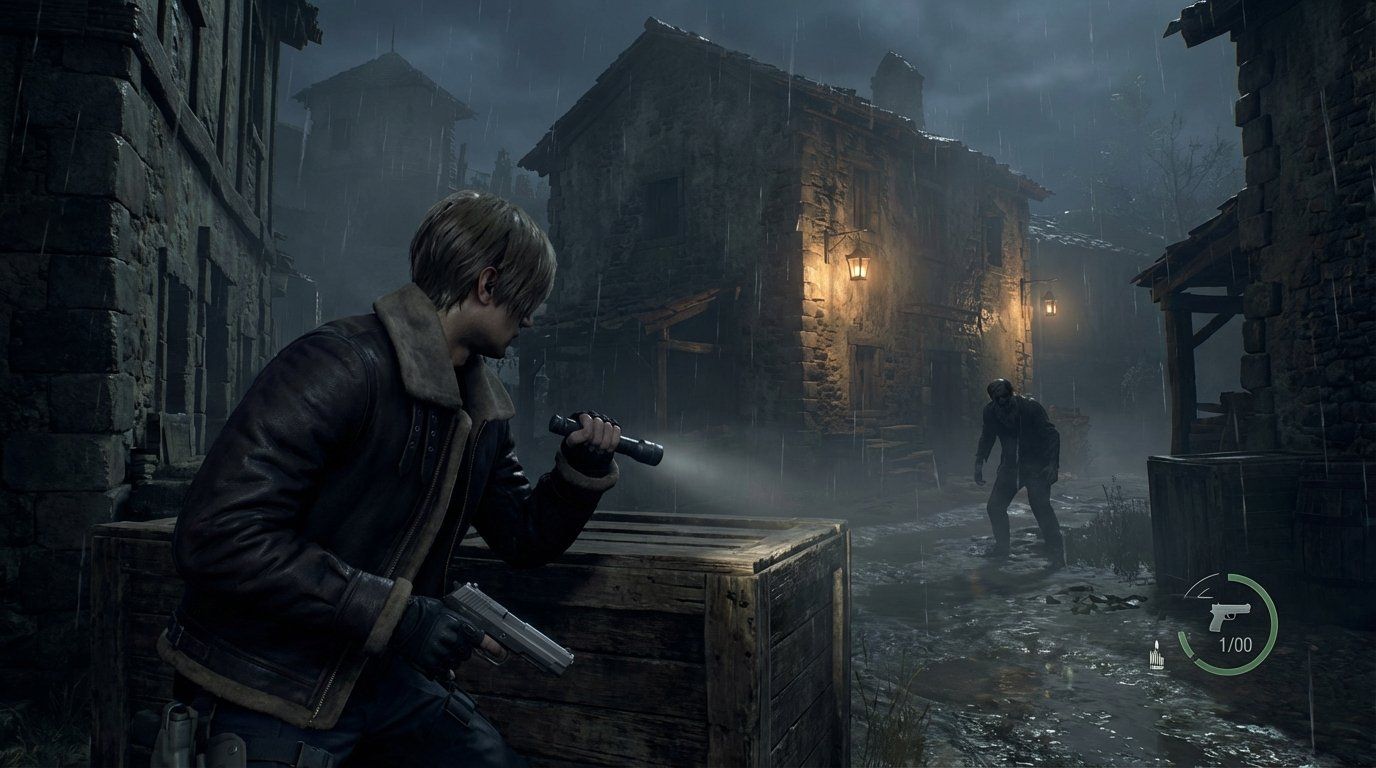Click the match/lighter icon beside the weapon gauge
The width and height of the screenshot is (1376, 768).
coord(1157,655)
